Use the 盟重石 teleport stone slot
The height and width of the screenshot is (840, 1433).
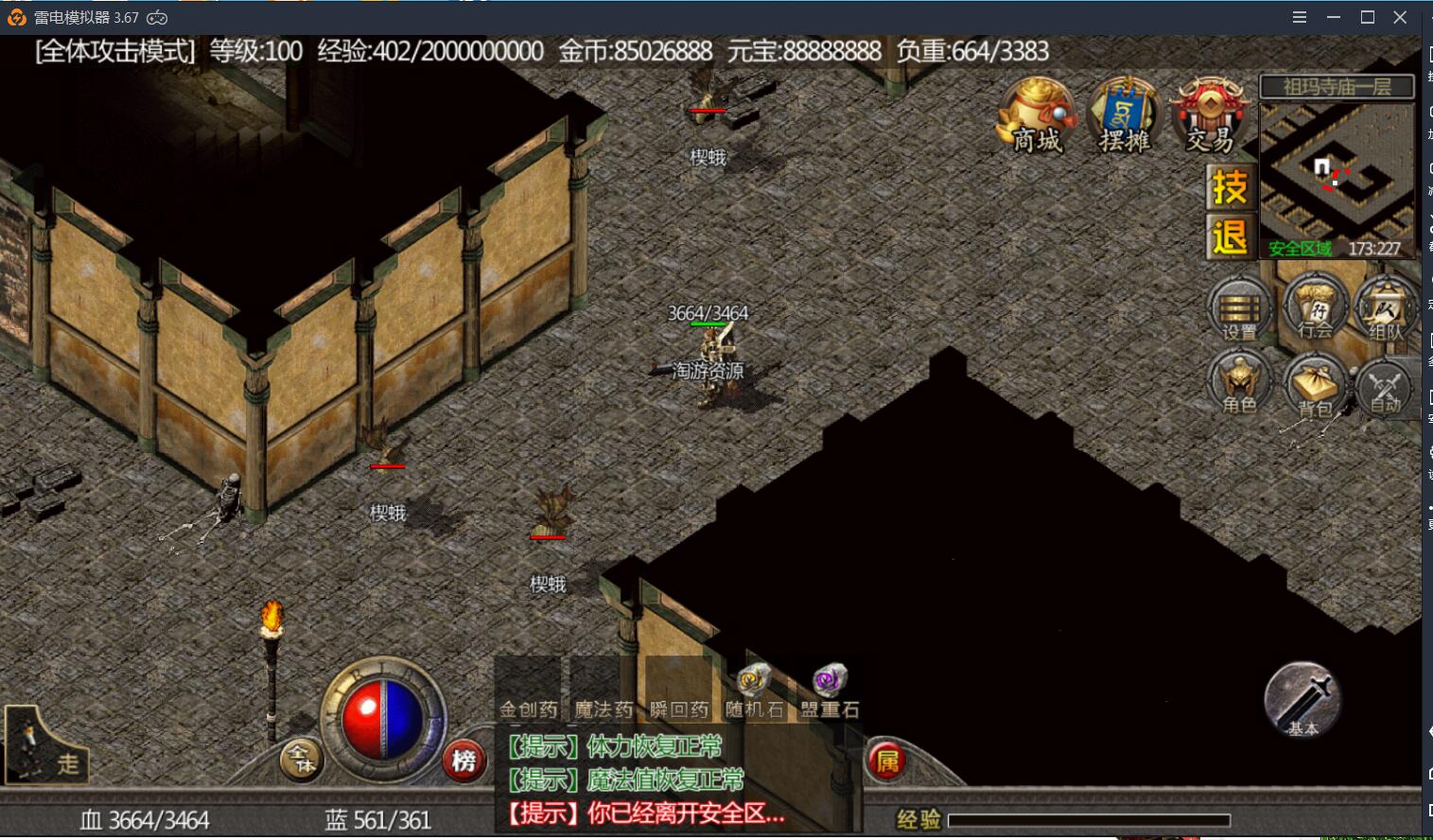point(830,691)
